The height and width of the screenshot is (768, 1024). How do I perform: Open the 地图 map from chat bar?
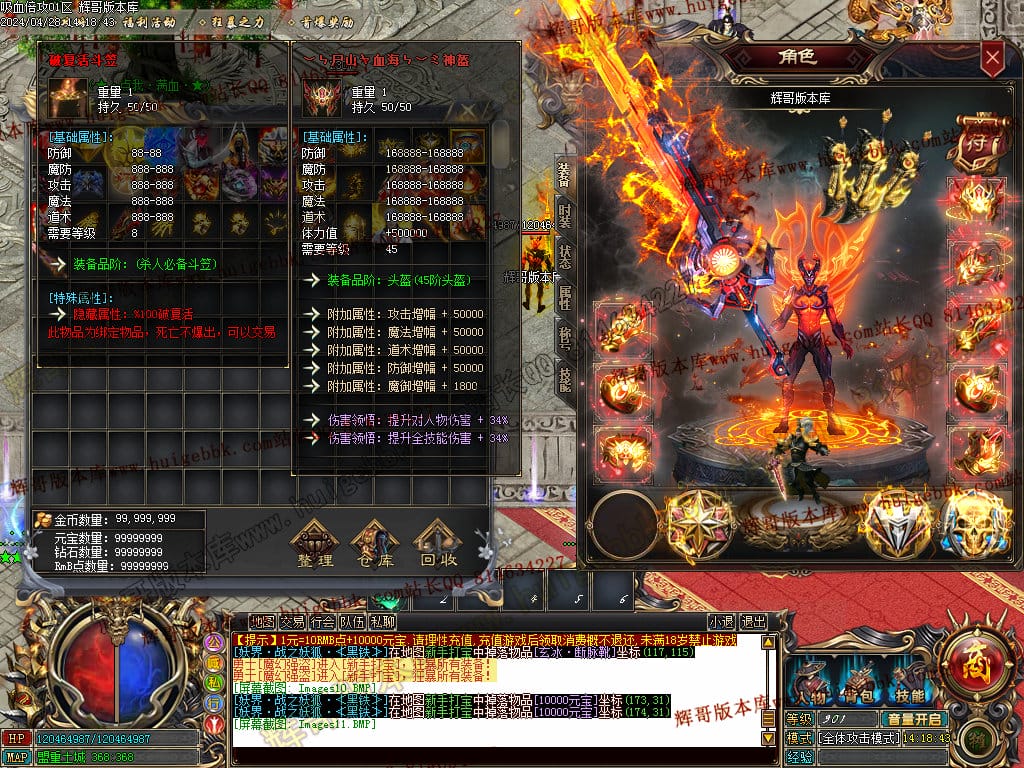[x=262, y=621]
